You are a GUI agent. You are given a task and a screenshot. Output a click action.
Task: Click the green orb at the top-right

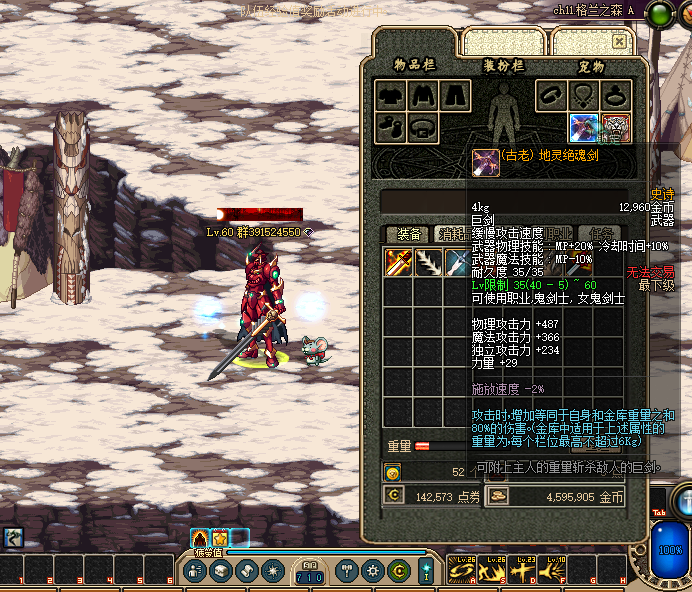pos(662,13)
